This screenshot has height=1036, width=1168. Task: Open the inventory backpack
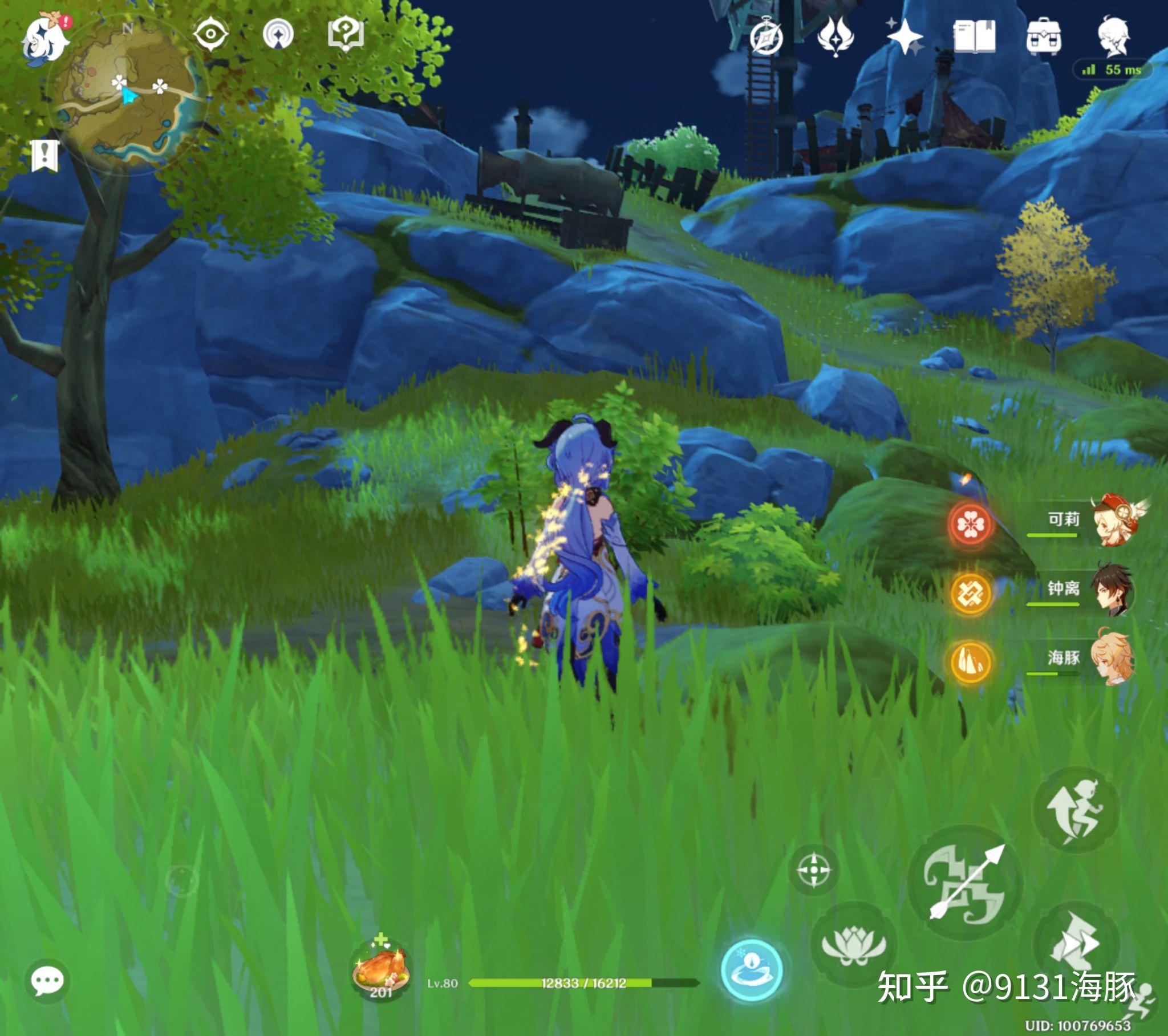pyautogui.click(x=1044, y=38)
